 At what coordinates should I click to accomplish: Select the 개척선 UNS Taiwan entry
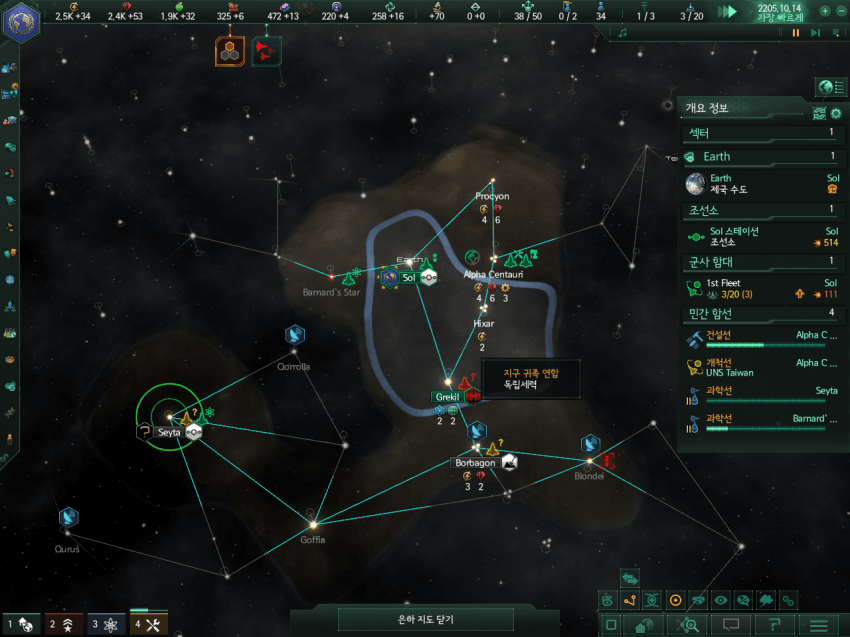762,367
